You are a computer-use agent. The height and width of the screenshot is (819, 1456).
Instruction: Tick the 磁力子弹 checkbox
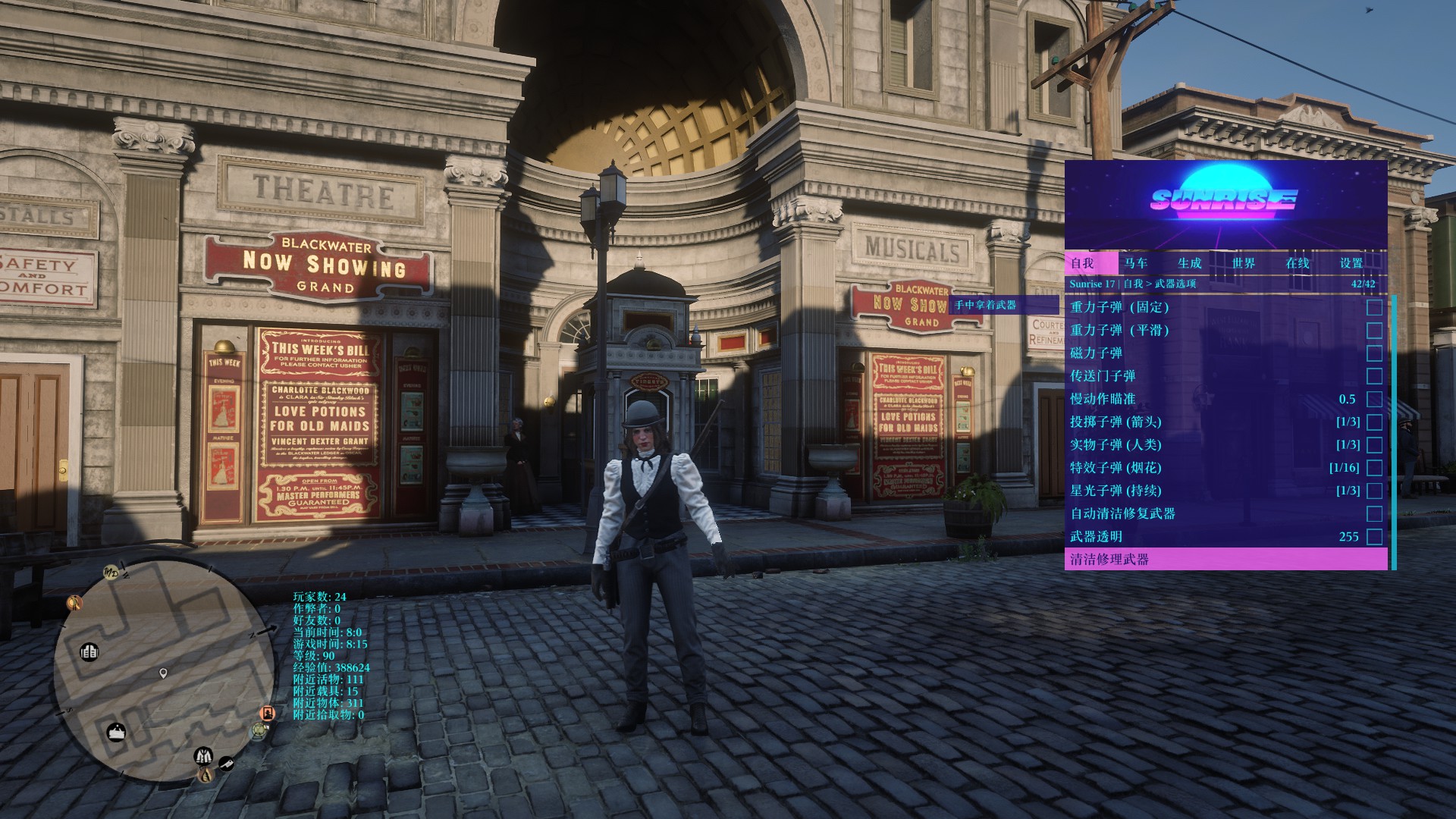point(1374,353)
